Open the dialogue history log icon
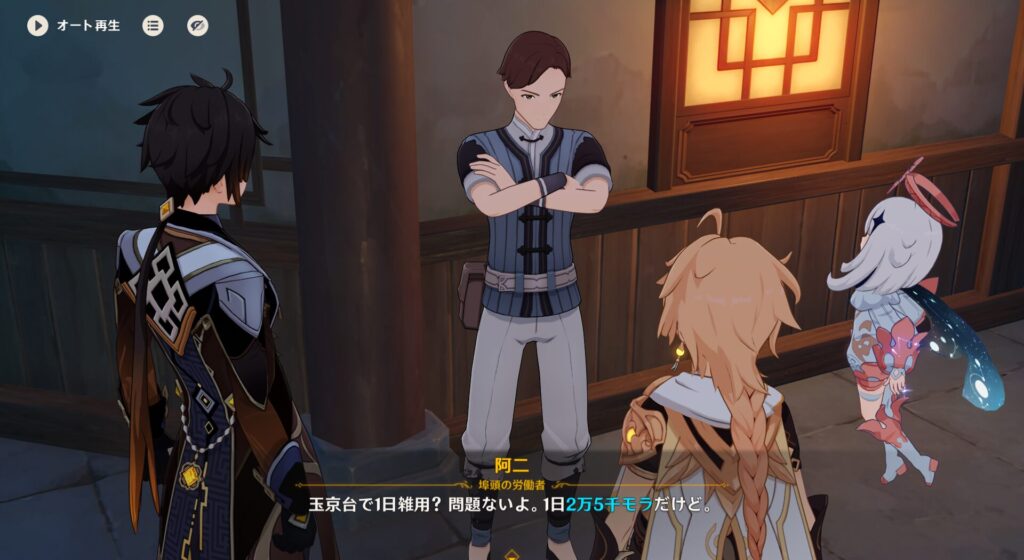The image size is (1024, 560). tap(153, 26)
